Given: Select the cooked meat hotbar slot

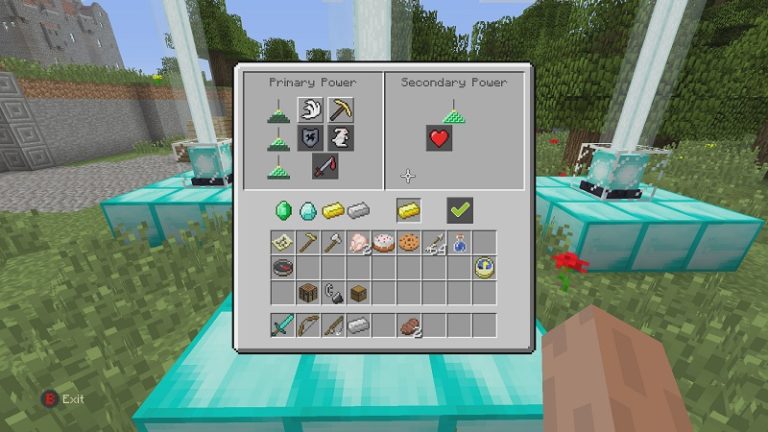Looking at the screenshot, I should [409, 325].
